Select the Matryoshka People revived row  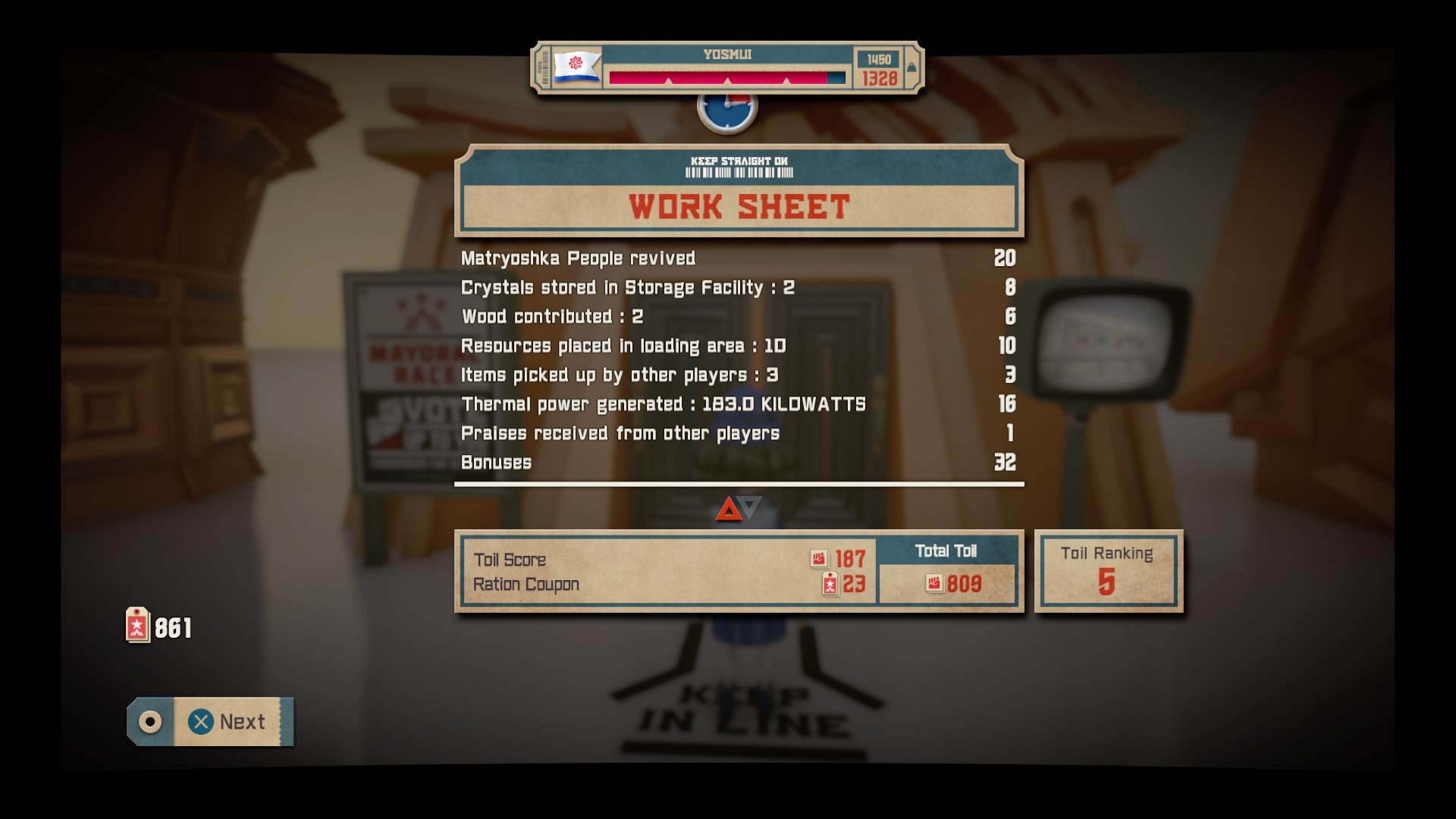click(578, 258)
